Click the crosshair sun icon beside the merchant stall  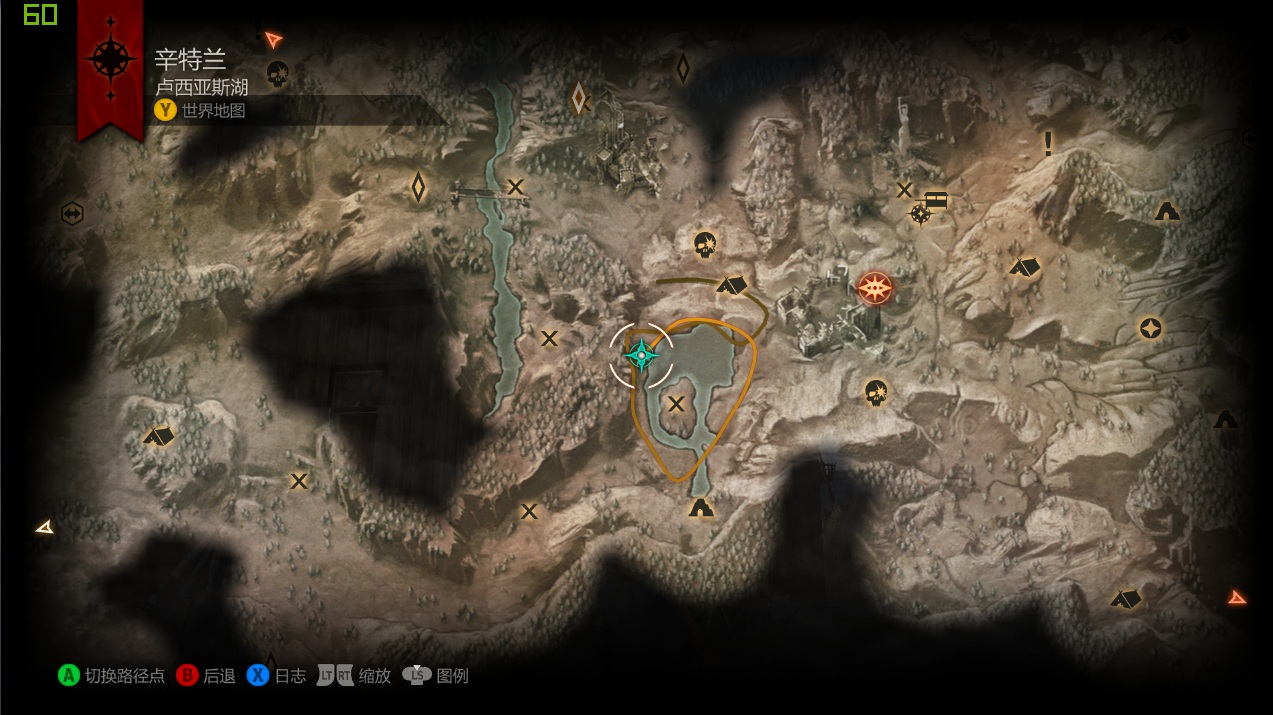[920, 213]
